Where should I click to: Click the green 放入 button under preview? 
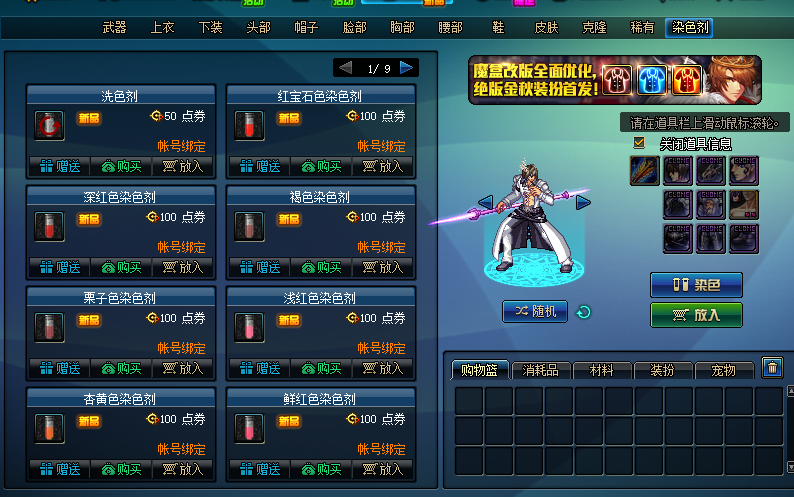point(696,315)
